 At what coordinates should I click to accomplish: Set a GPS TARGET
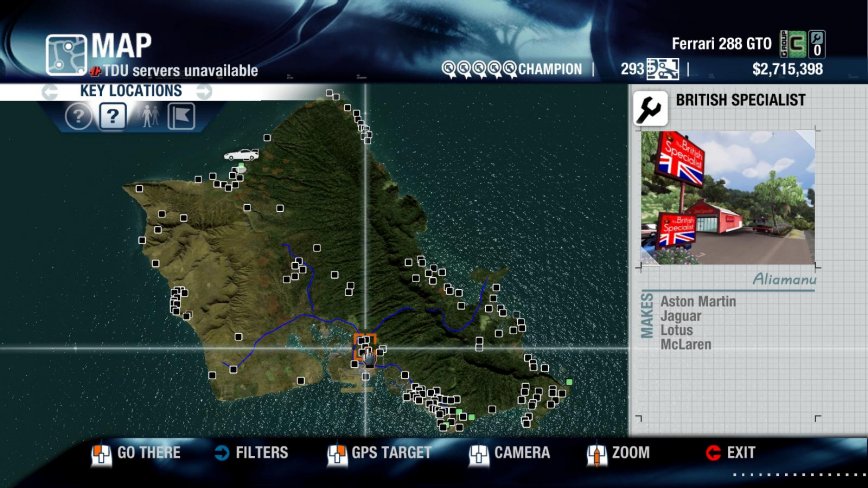pyautogui.click(x=379, y=453)
